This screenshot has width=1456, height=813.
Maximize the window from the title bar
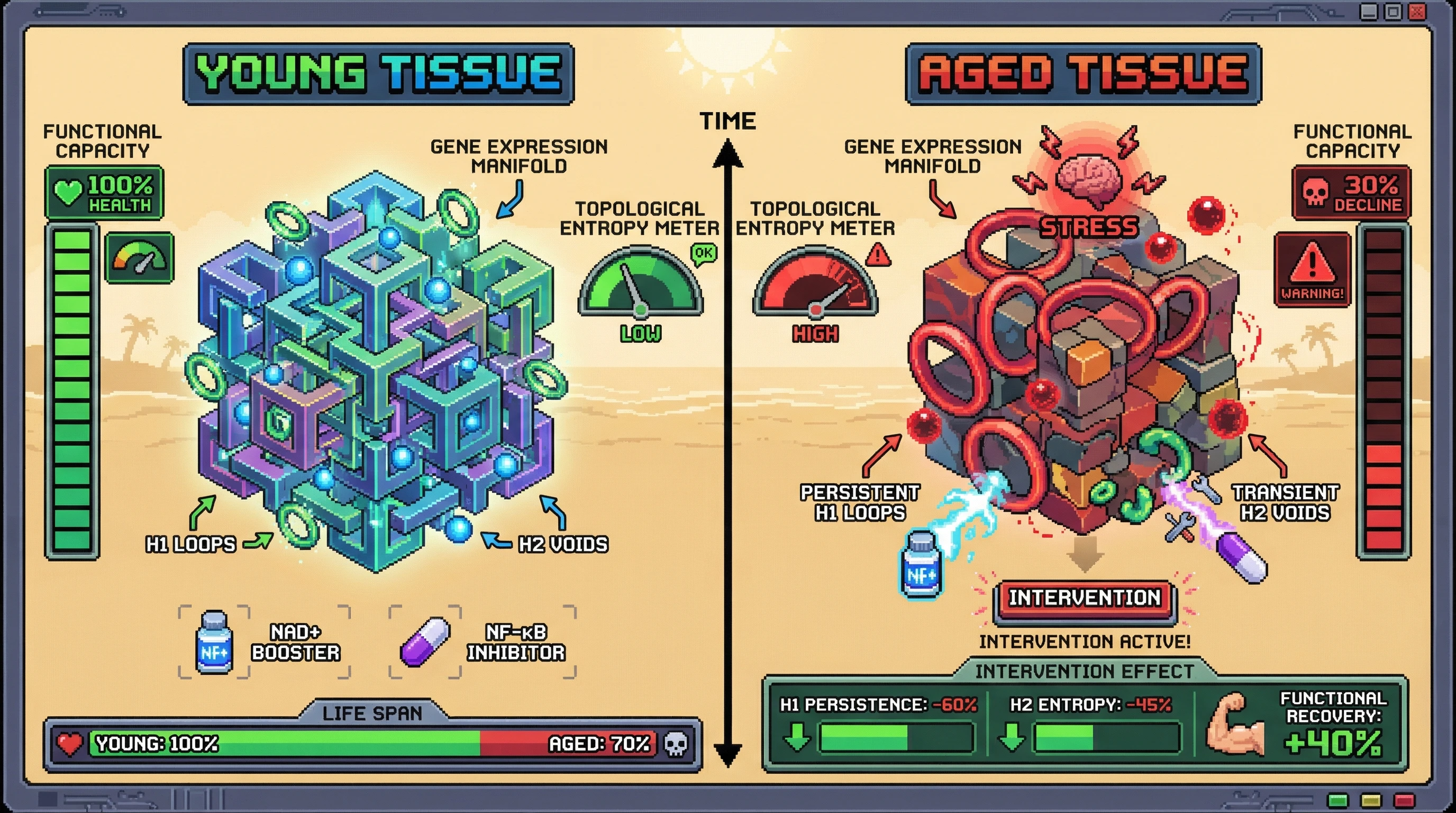(1393, 11)
